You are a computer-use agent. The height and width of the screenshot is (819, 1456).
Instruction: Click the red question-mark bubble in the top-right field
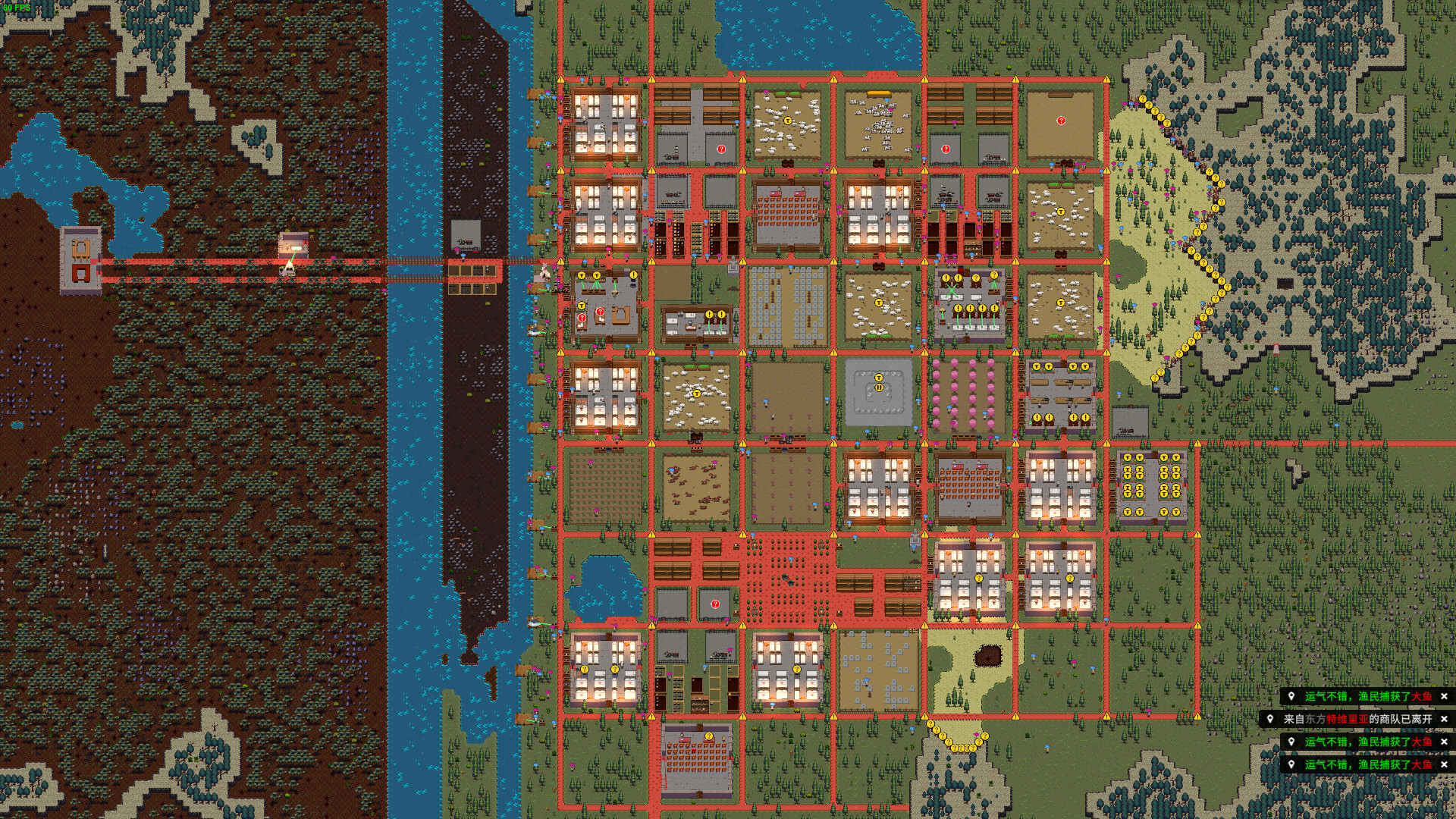(1062, 119)
